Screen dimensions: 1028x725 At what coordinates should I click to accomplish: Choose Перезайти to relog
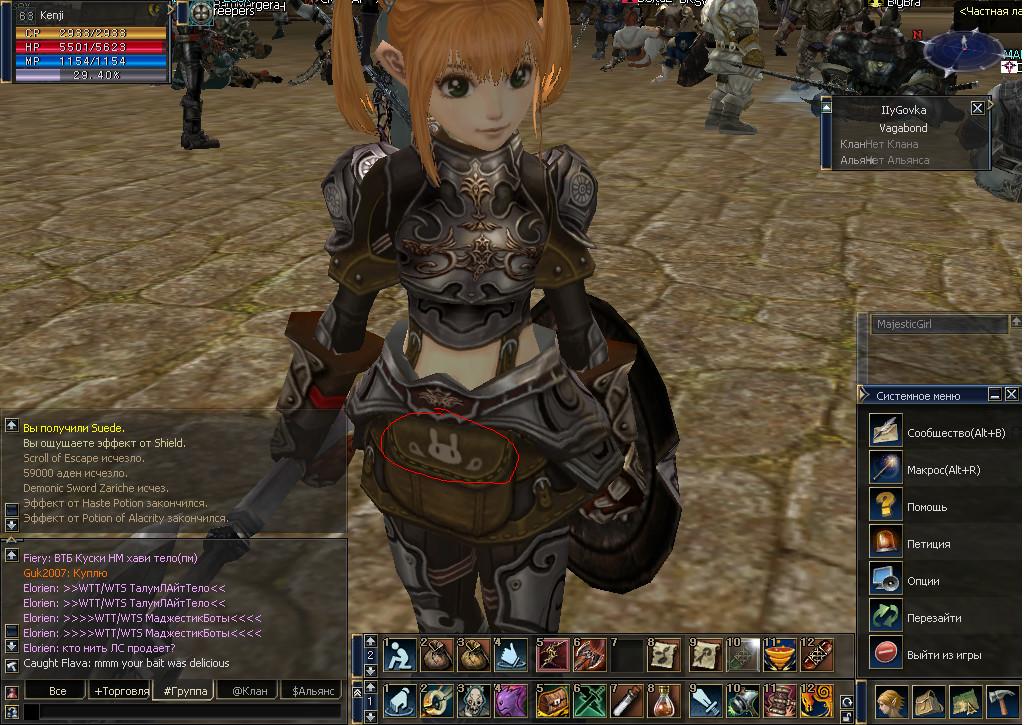(x=933, y=618)
